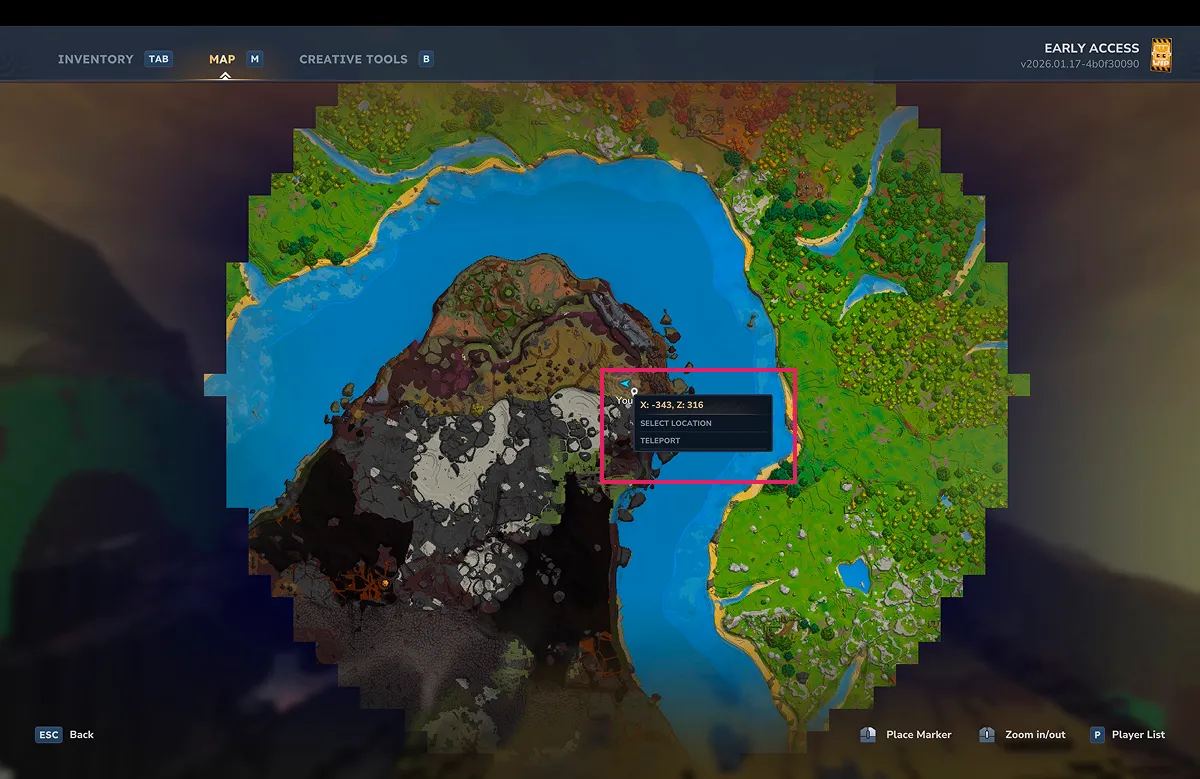Teleport to the selected map location

[x=660, y=440]
